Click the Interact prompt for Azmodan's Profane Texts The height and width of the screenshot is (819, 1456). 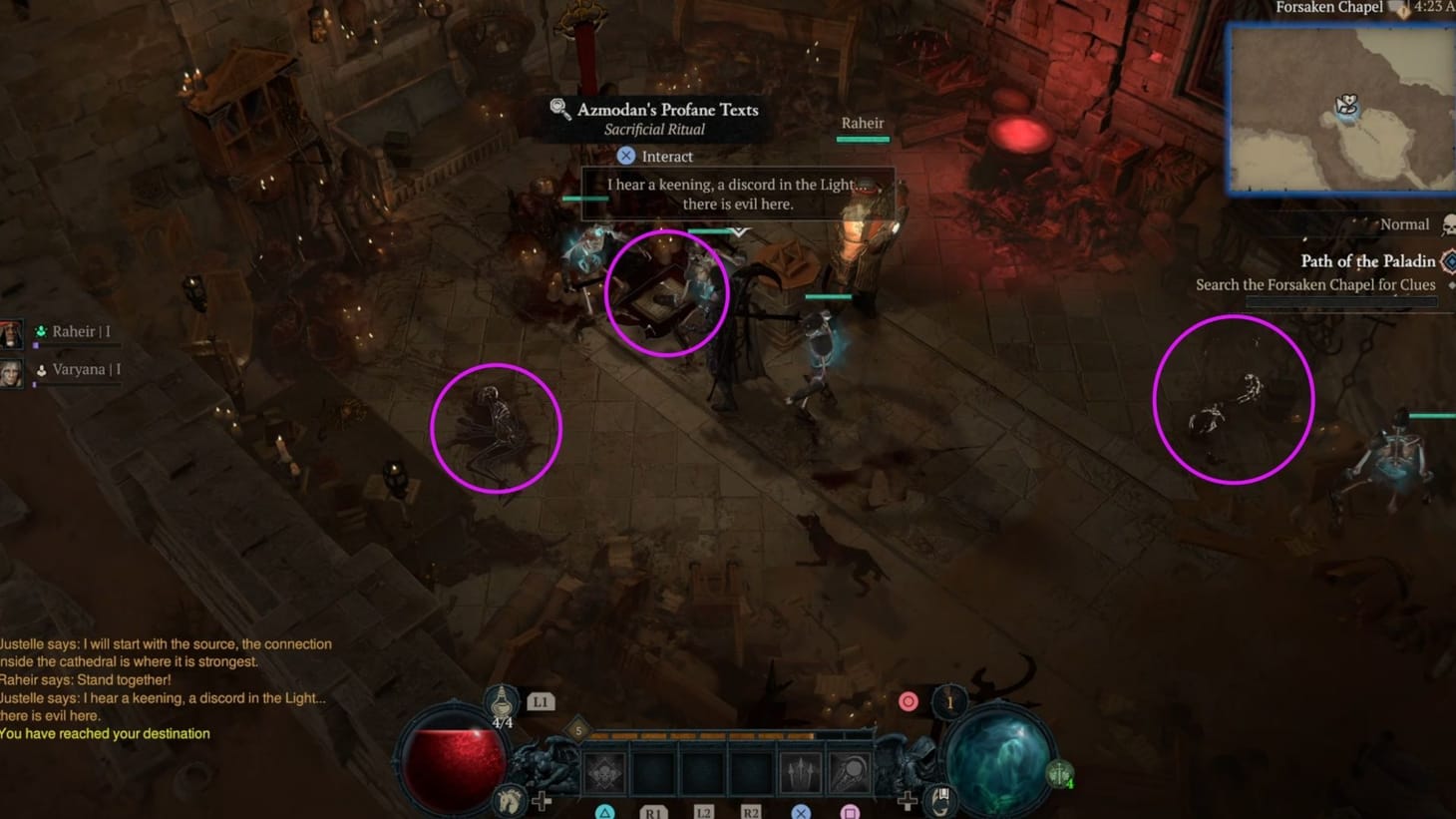(x=655, y=156)
